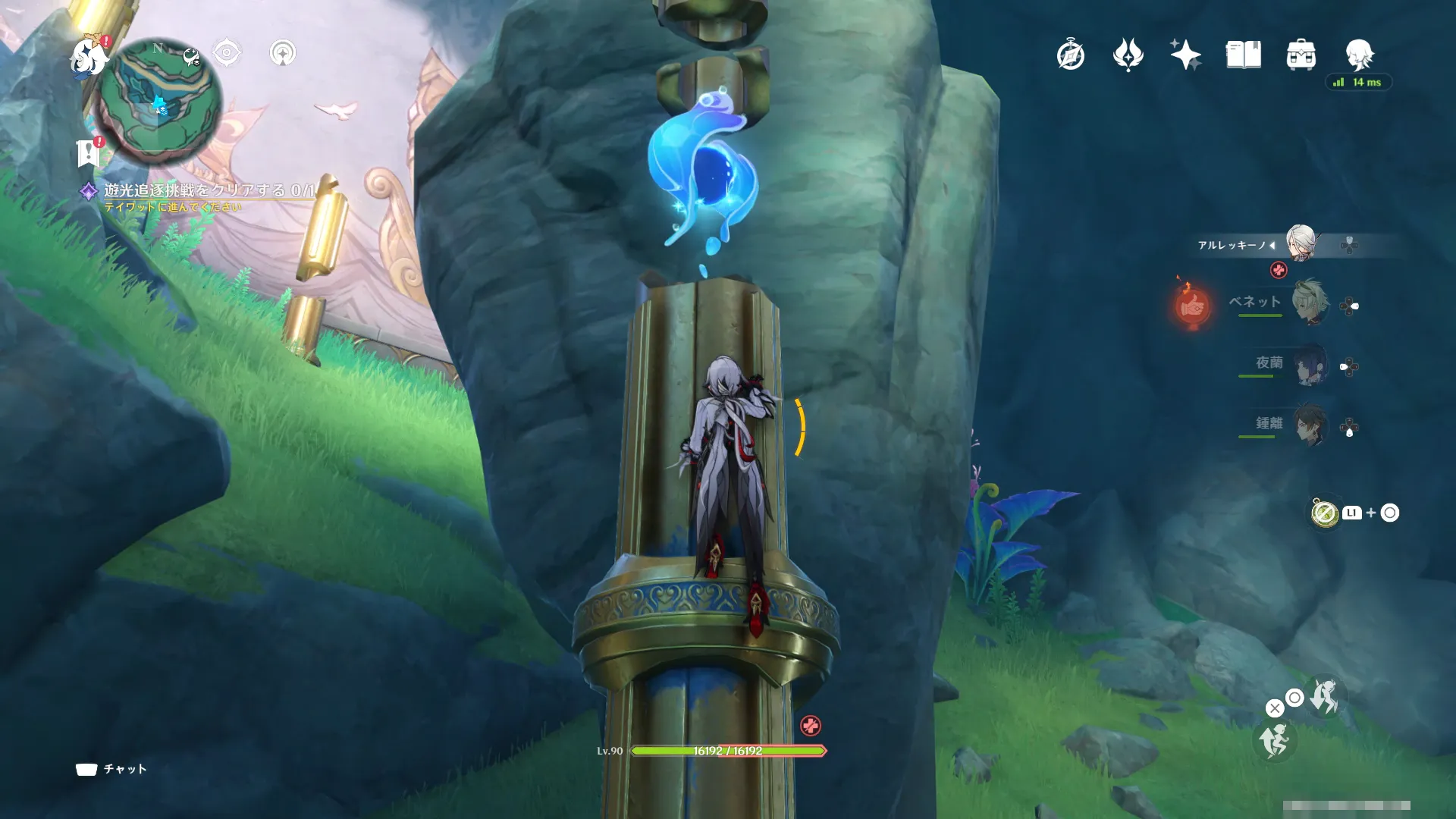Click the eye-shaped icon beside the minimap
This screenshot has width=1456, height=819.
[227, 53]
